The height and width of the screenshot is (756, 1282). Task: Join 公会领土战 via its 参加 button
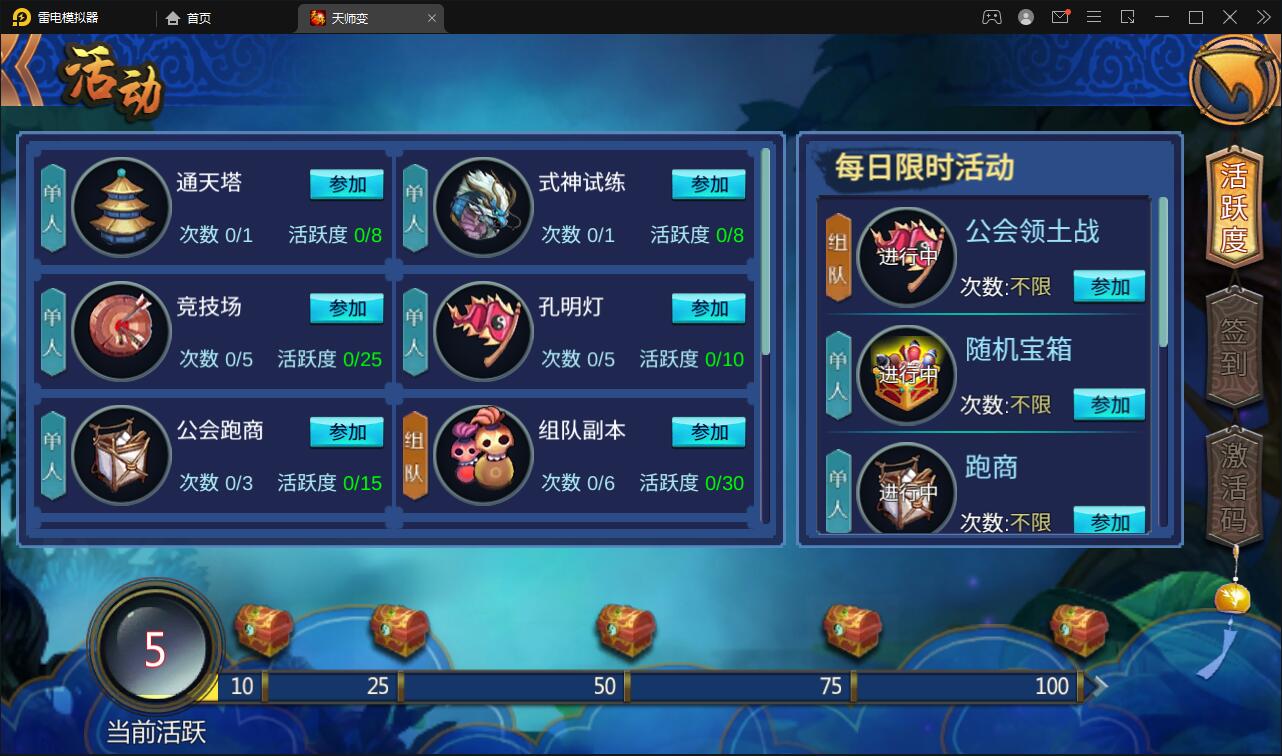[1109, 286]
